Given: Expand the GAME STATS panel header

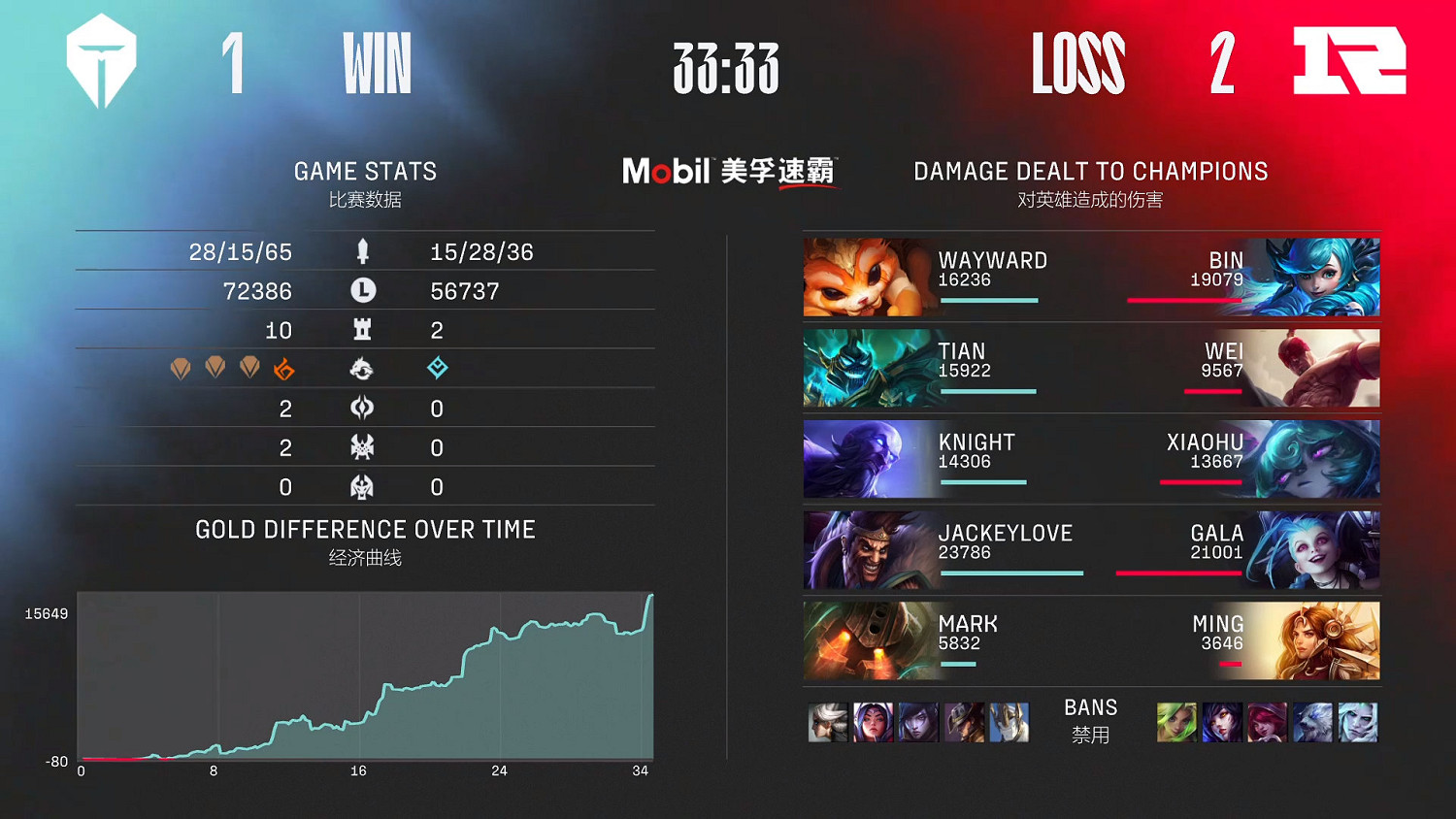Looking at the screenshot, I should [365, 171].
